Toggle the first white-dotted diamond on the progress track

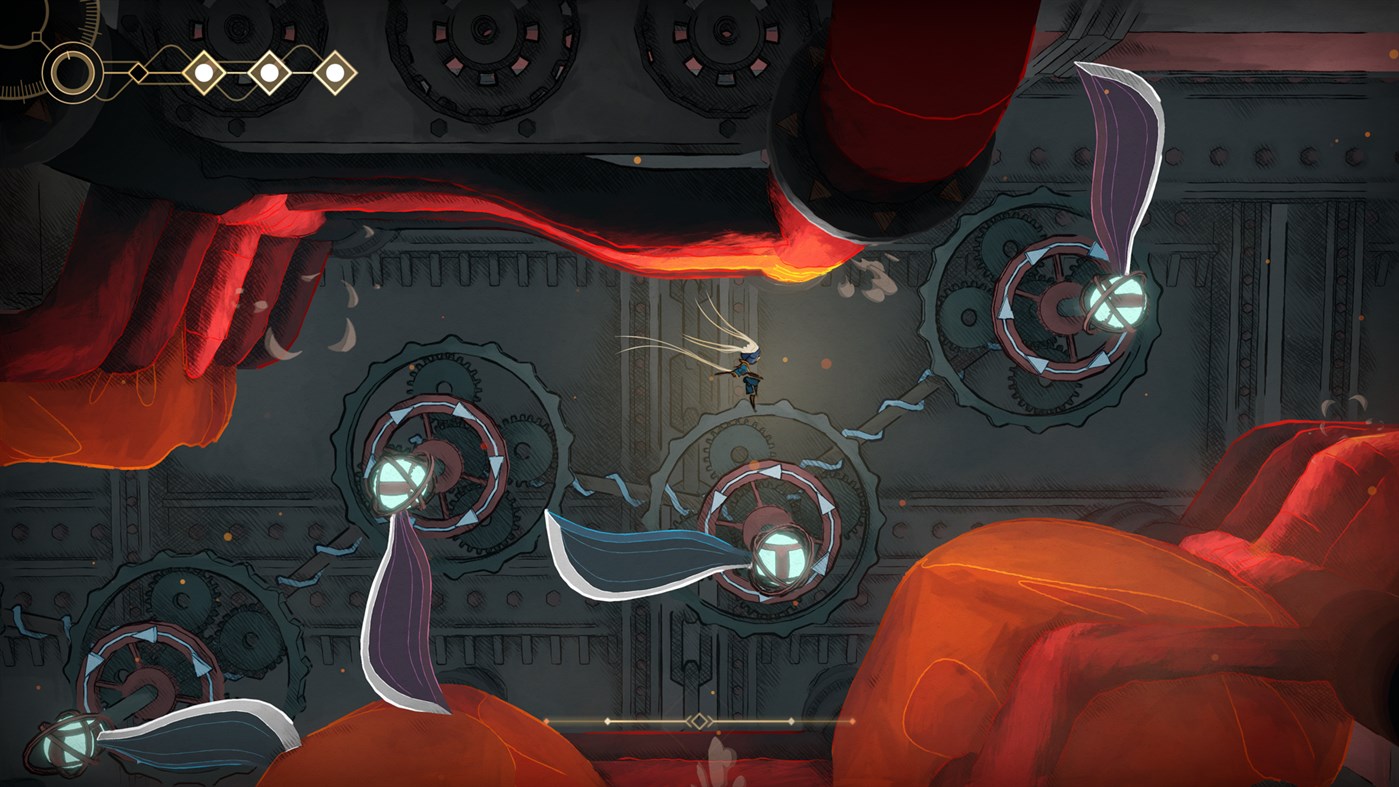point(204,71)
